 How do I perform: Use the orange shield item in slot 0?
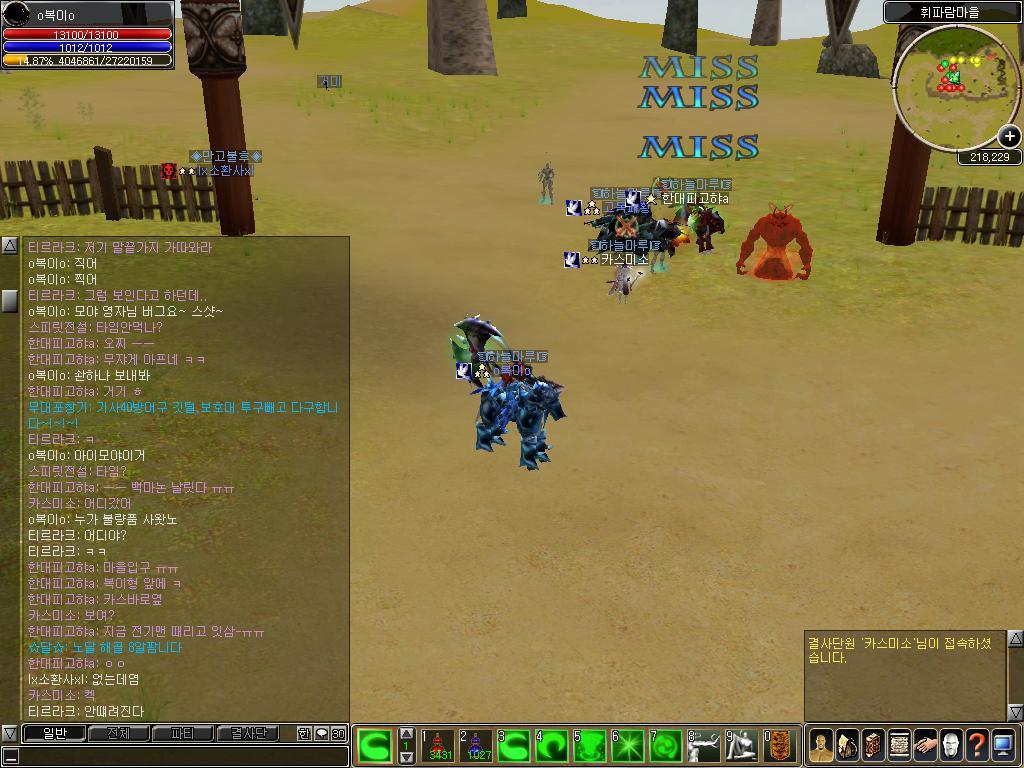(781, 746)
